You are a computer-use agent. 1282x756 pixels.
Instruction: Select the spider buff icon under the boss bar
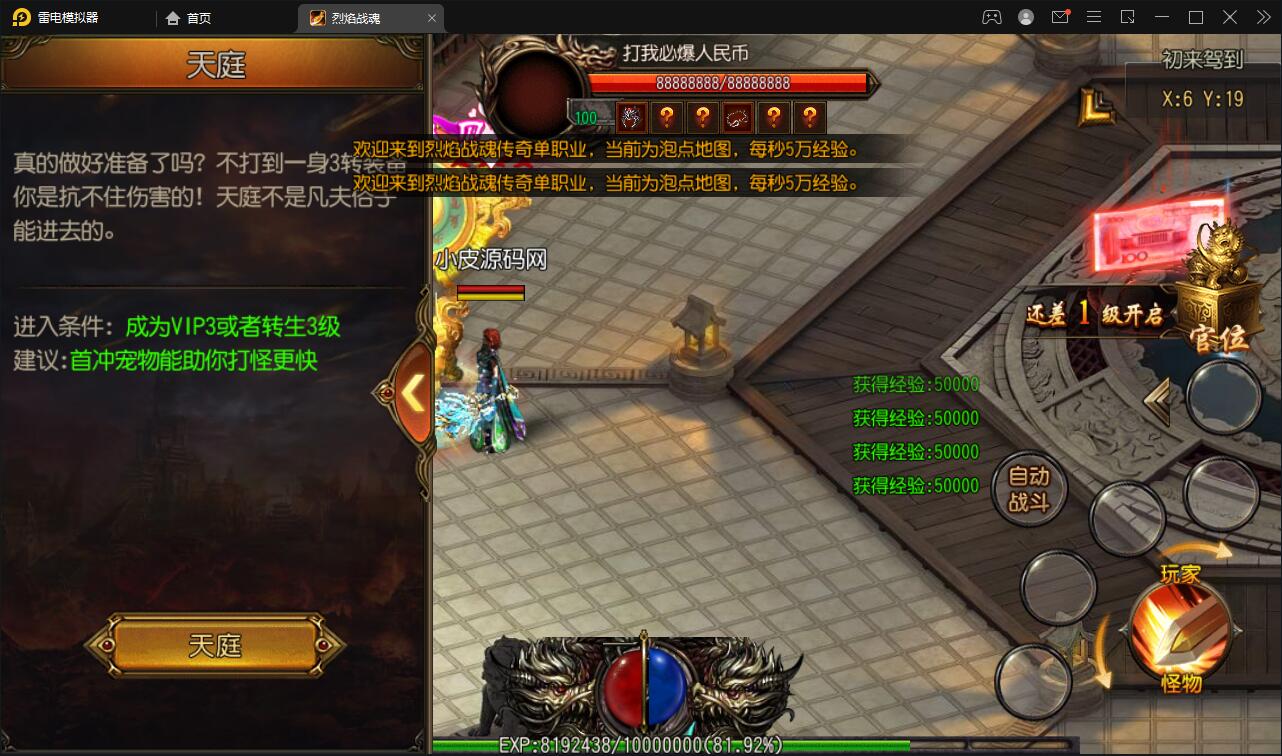[x=631, y=117]
